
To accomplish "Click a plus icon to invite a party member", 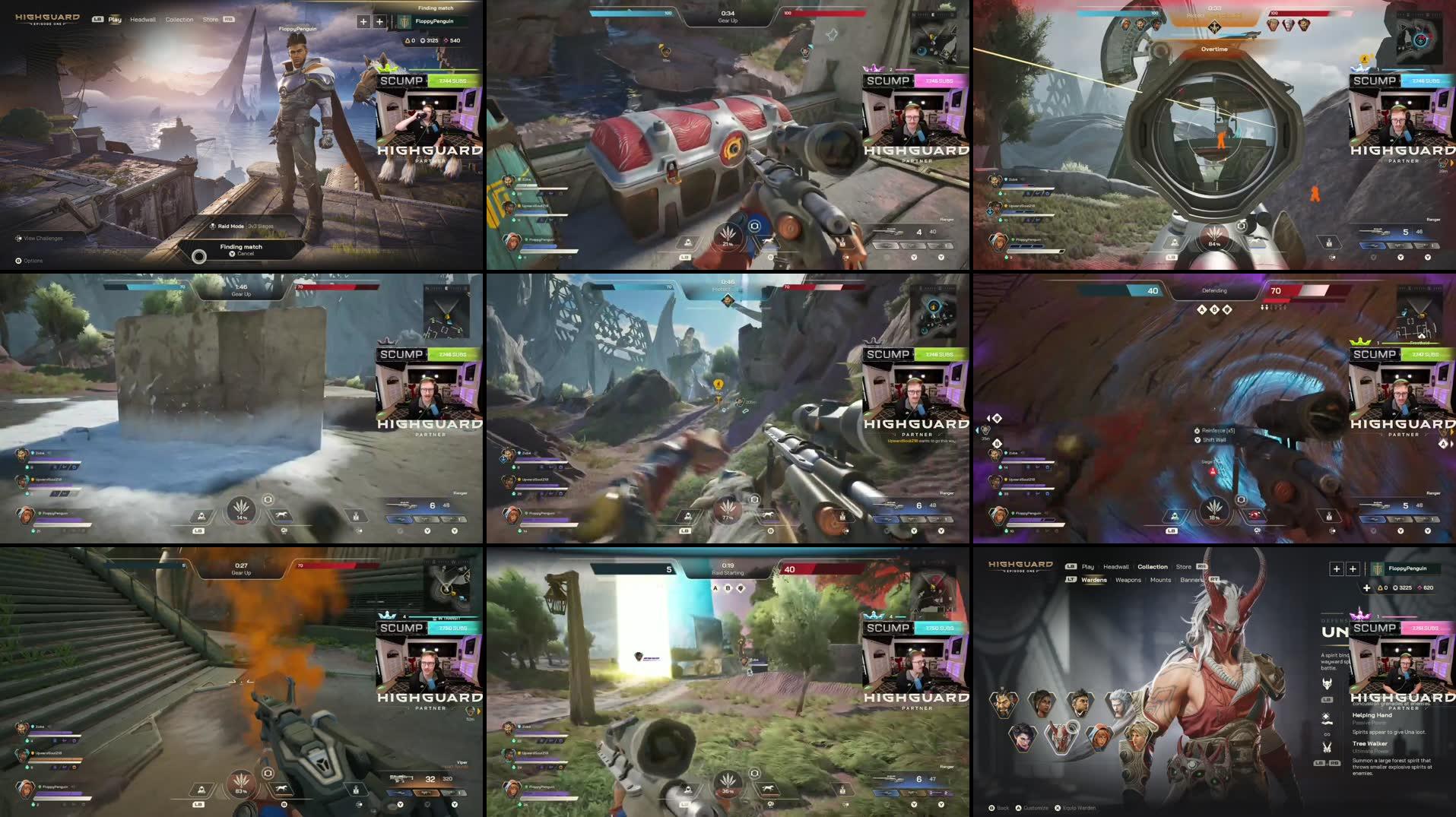I will pyautogui.click(x=363, y=22).
